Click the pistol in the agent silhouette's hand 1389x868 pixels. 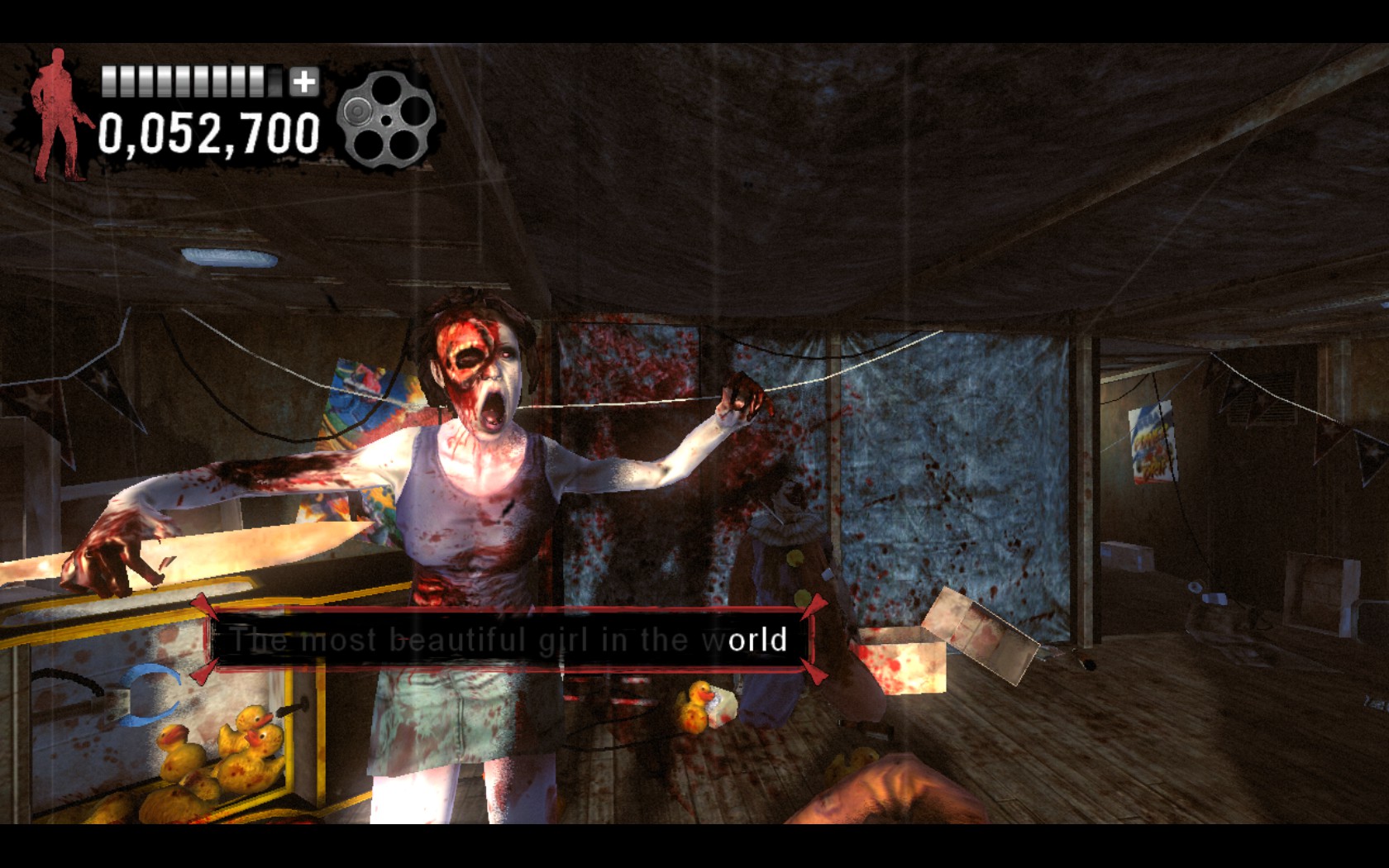click(85, 120)
